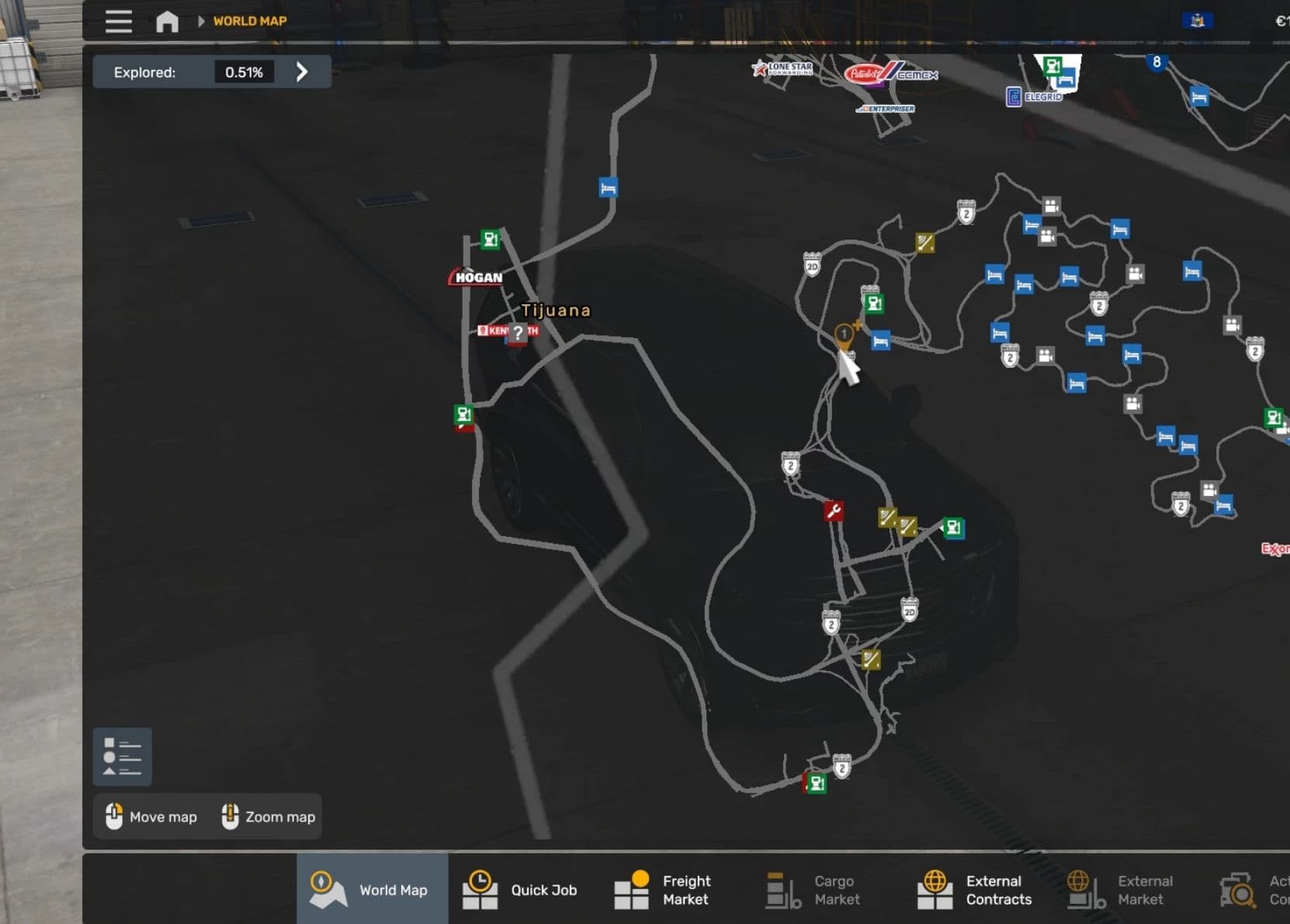The width and height of the screenshot is (1290, 924).
Task: Select the unknown question mark marker in Tijuana
Action: [518, 333]
